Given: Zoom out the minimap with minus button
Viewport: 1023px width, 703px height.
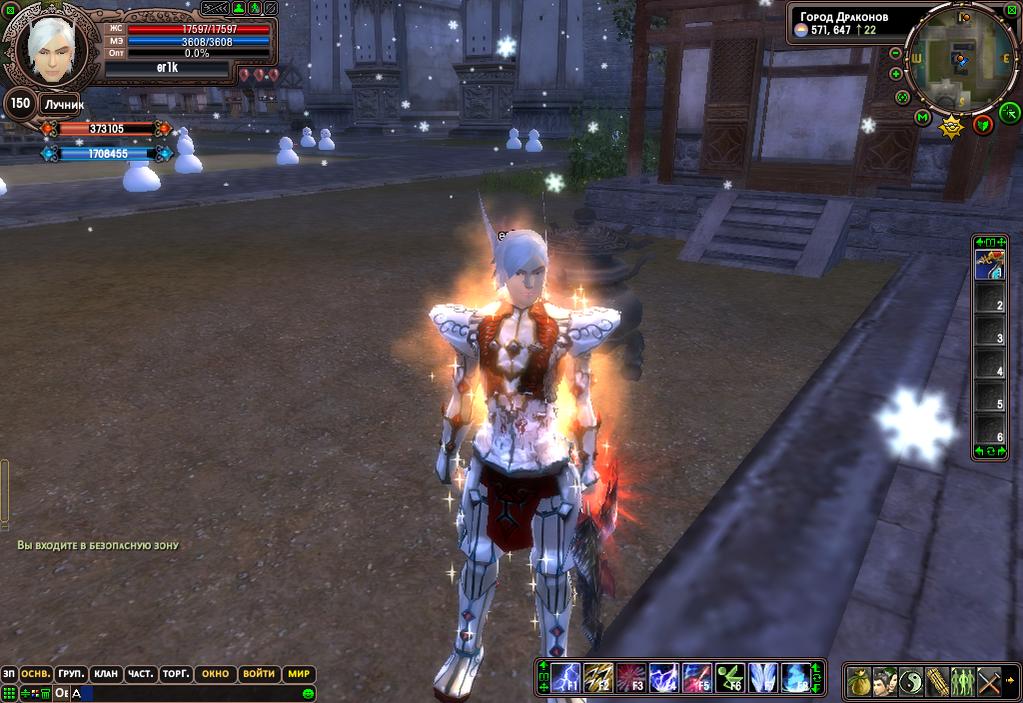Looking at the screenshot, I should point(896,55).
